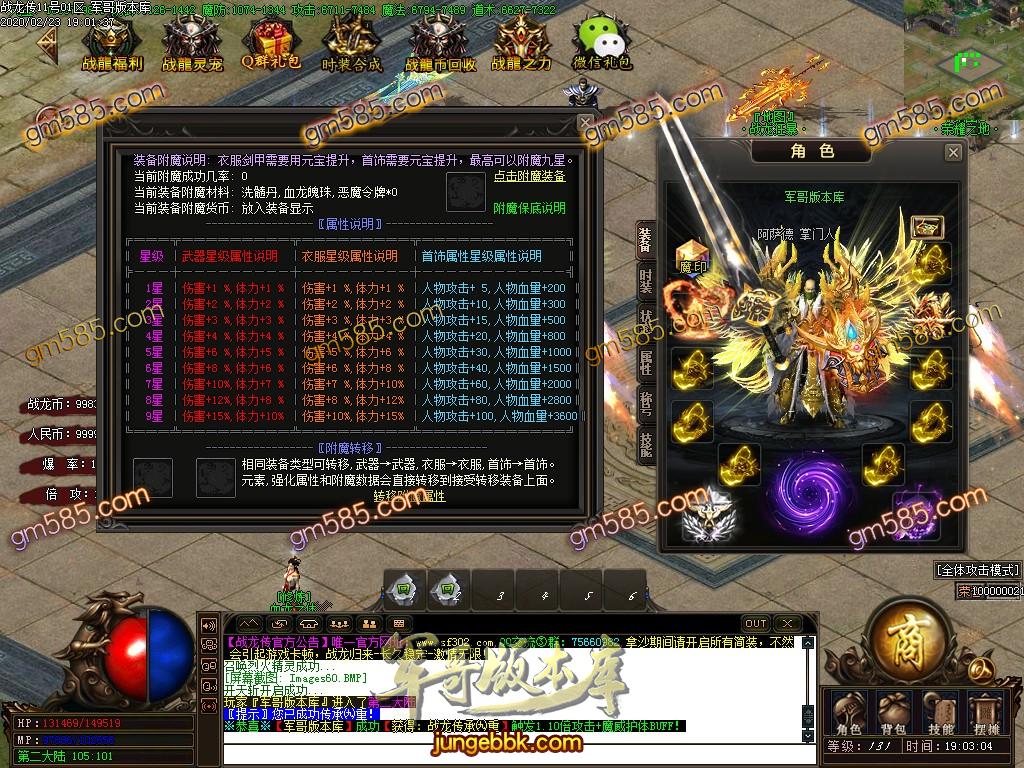Viewport: 1024px width, 768px height.
Task: Close the 角色 character panel
Action: (953, 152)
